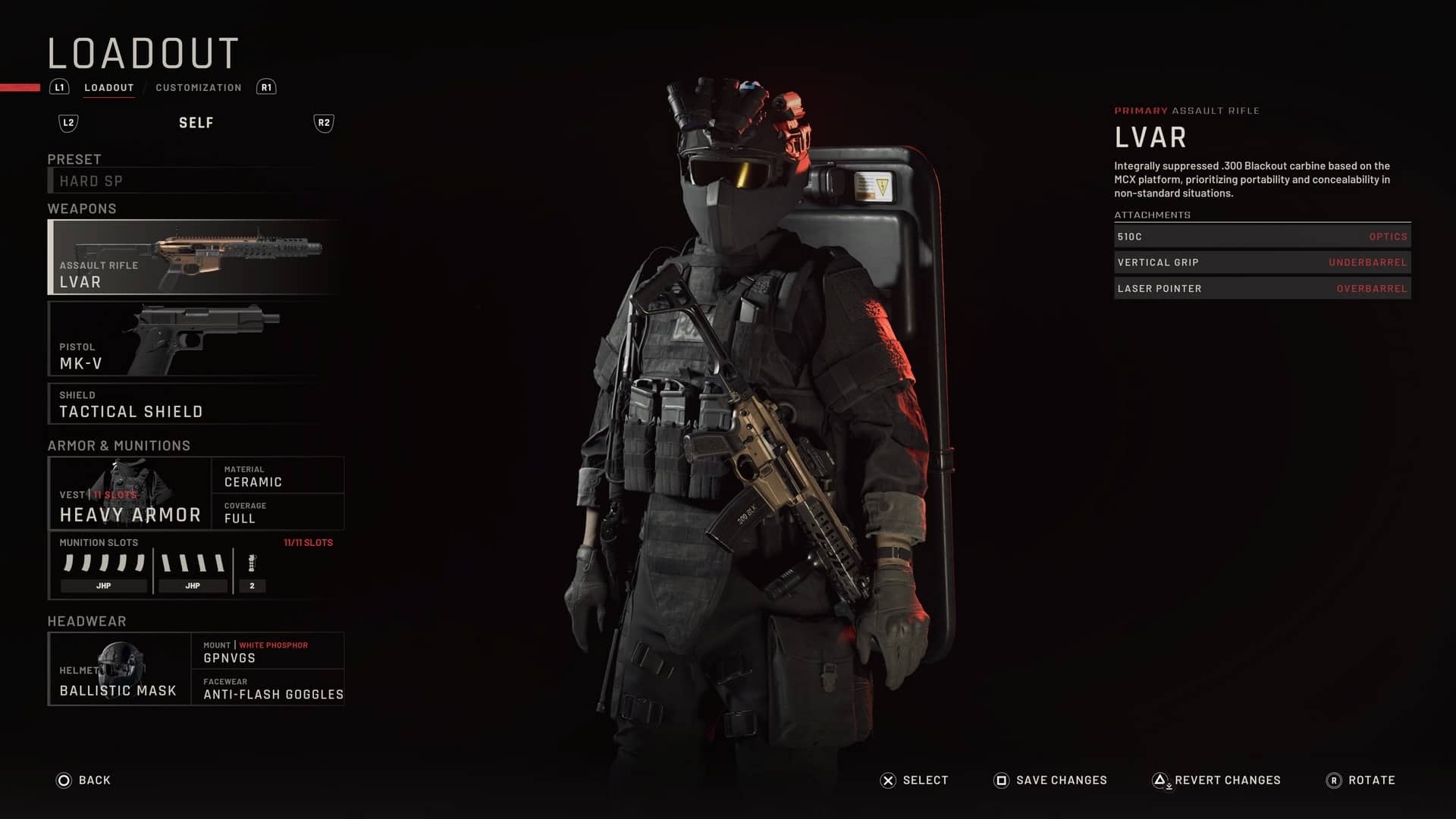Select the Heavy Armor vest slot
This screenshot has width=1456, height=819.
[130, 494]
